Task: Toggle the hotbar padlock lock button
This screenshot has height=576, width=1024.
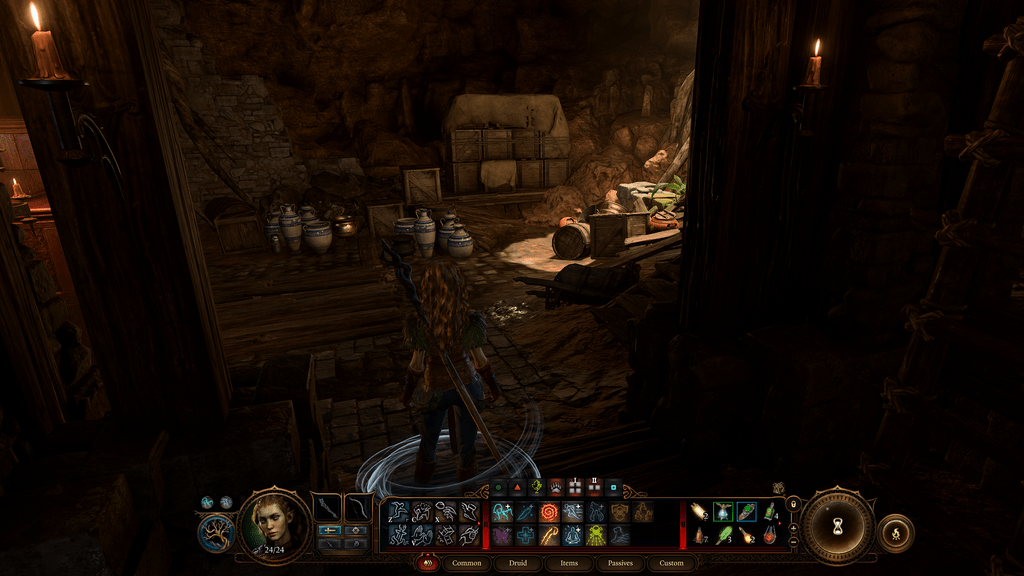Action: click(793, 504)
